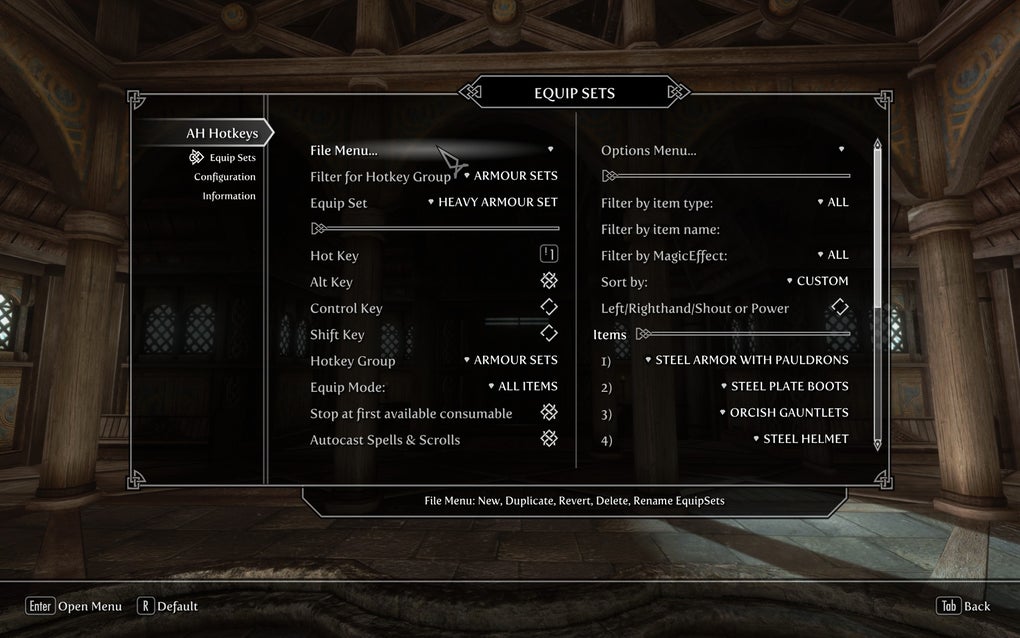Toggle Left/Righthand/Shout or Power checkbox
The height and width of the screenshot is (638, 1020).
(x=840, y=308)
